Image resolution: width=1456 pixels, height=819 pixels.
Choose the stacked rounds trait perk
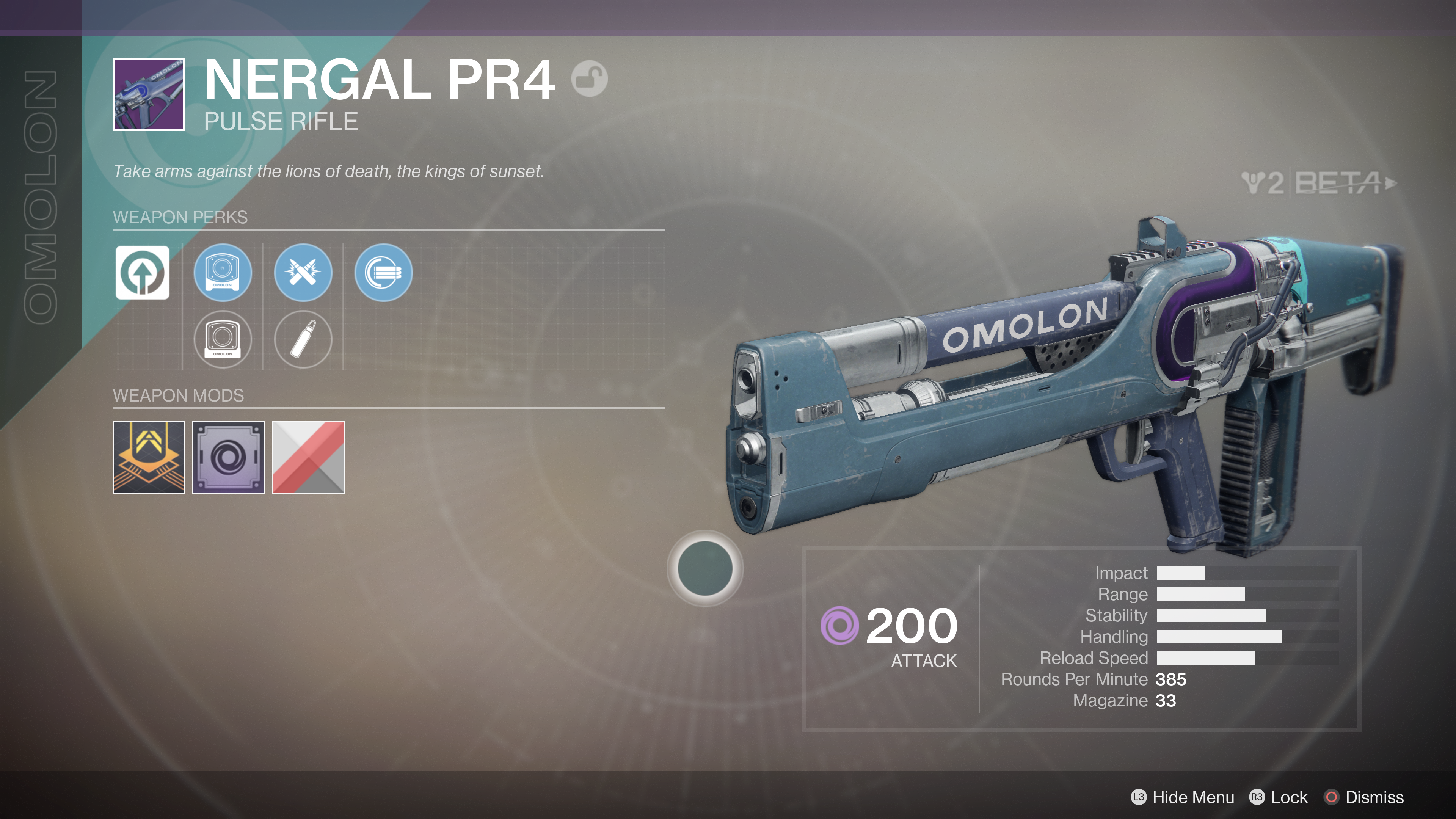click(383, 273)
